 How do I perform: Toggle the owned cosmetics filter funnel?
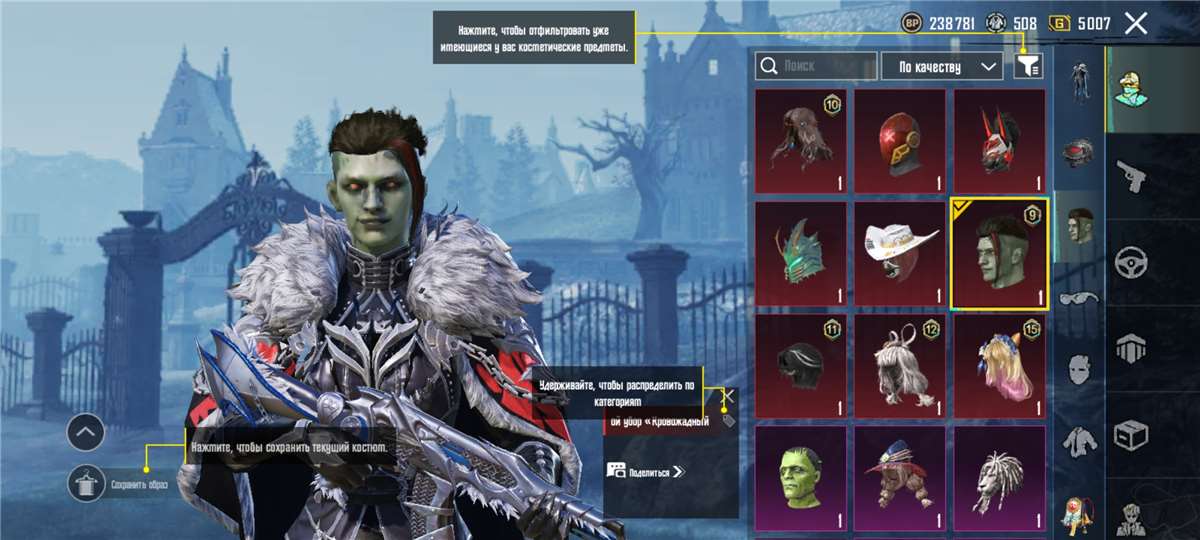(x=1028, y=66)
